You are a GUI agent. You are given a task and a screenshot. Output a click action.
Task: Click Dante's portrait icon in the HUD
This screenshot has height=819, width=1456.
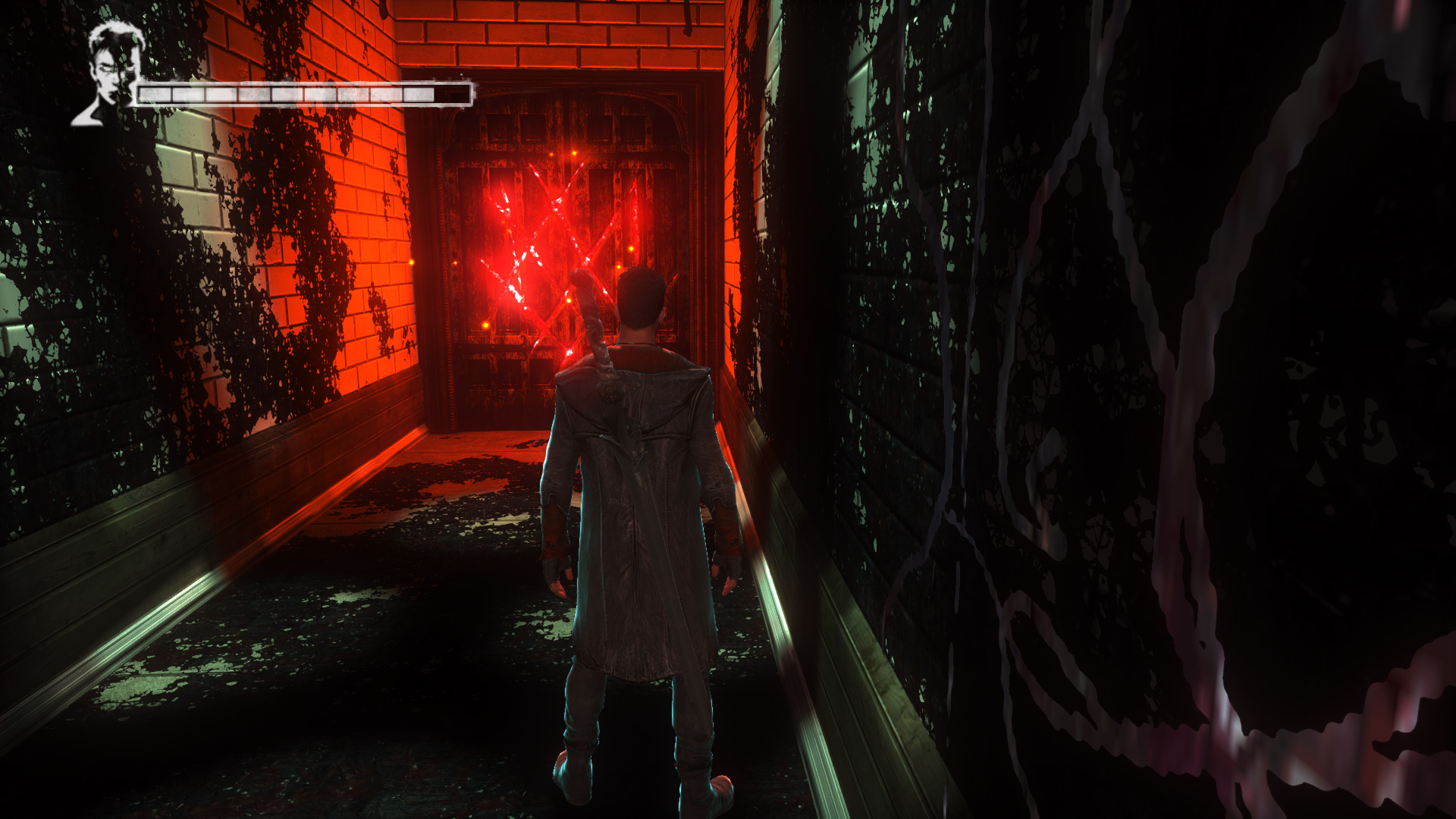[108, 74]
